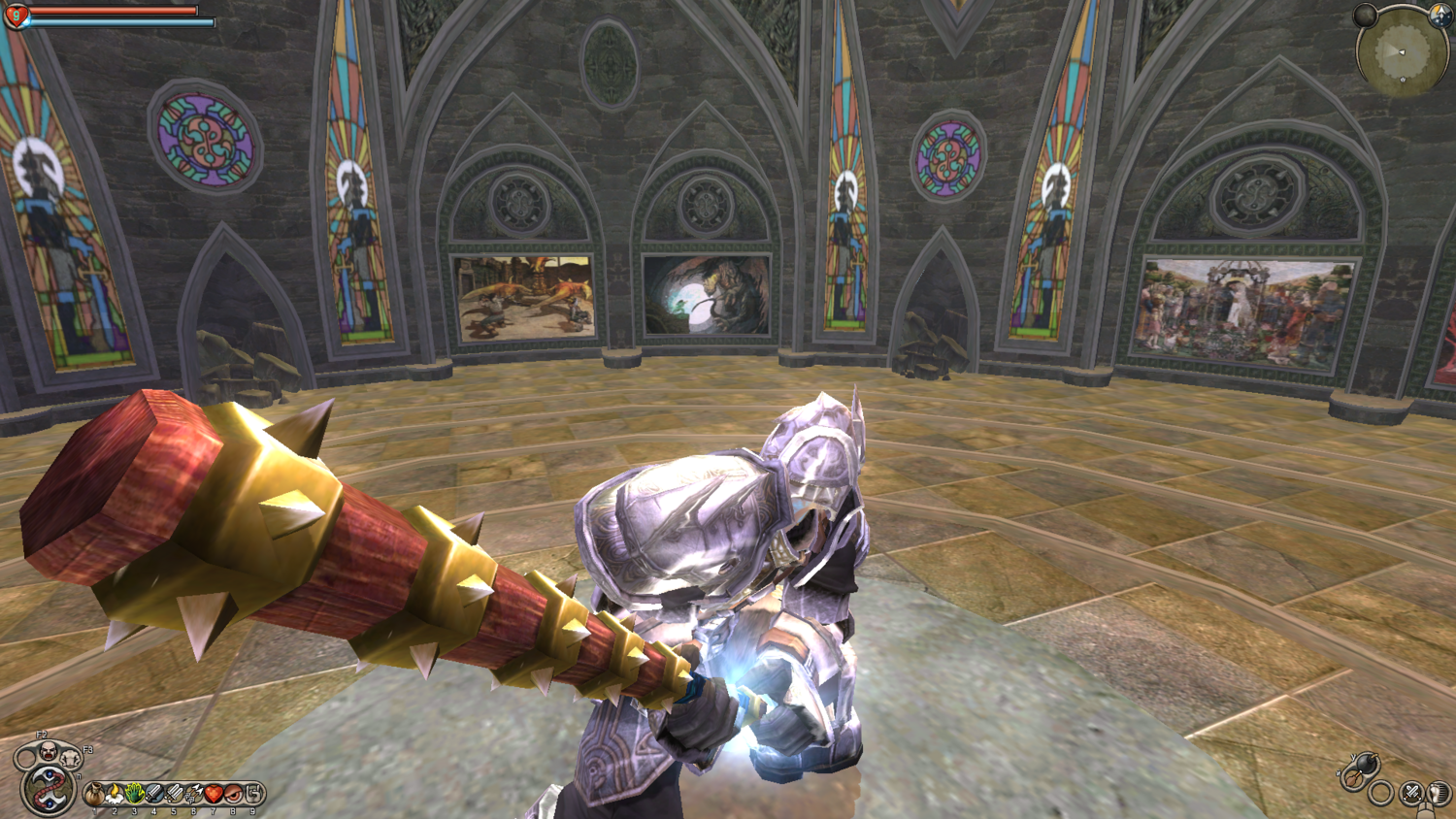Open the large serpent emblem menu

46,788
